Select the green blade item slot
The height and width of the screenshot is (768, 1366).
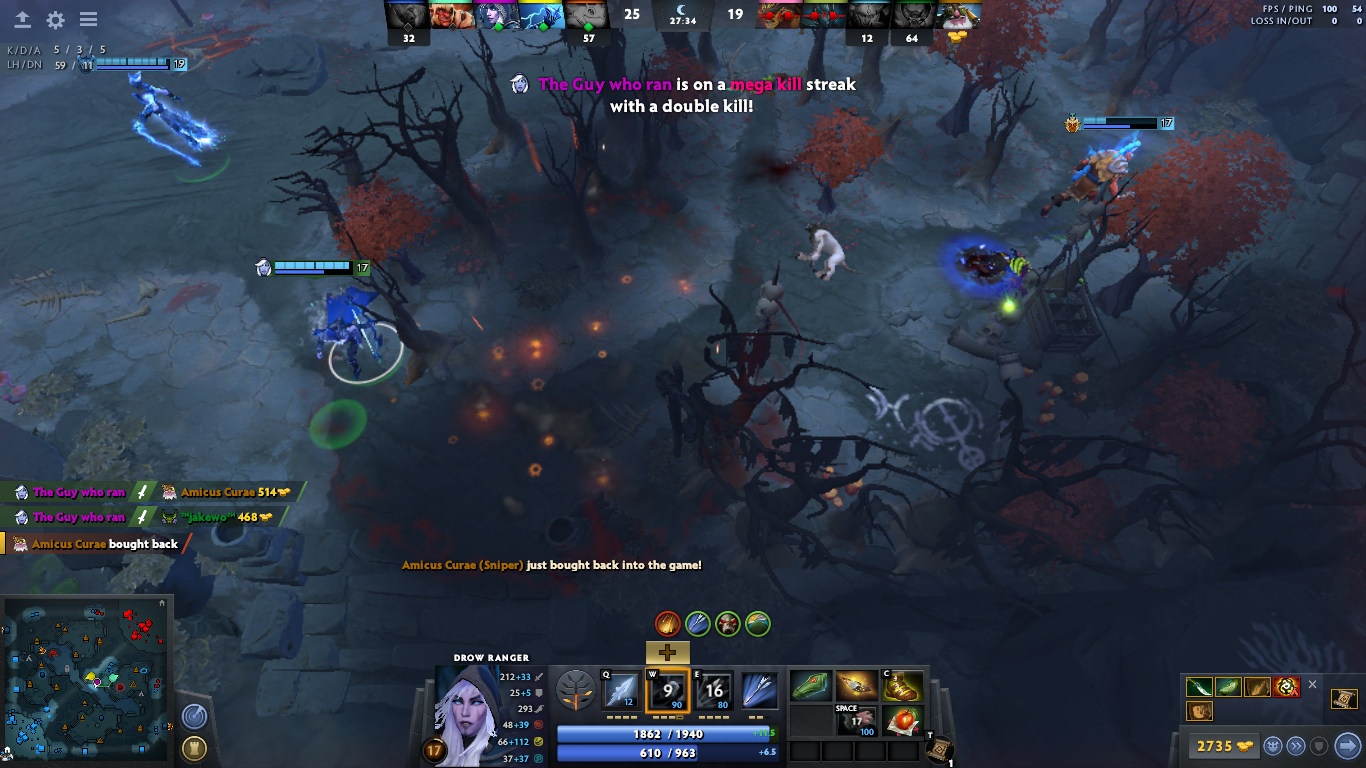[x=811, y=686]
